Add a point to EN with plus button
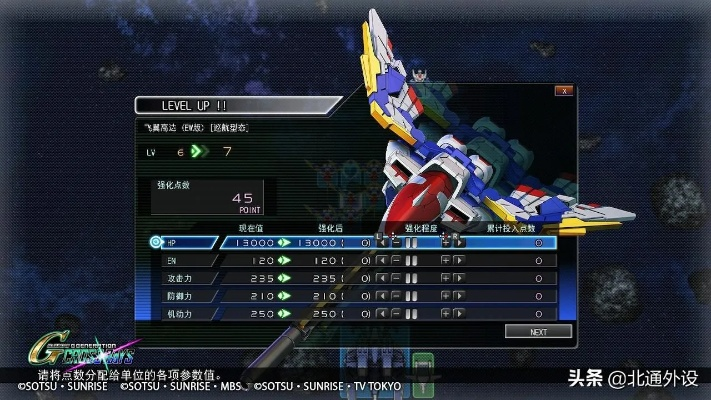Viewport: 711px width, 400px height. (x=446, y=260)
